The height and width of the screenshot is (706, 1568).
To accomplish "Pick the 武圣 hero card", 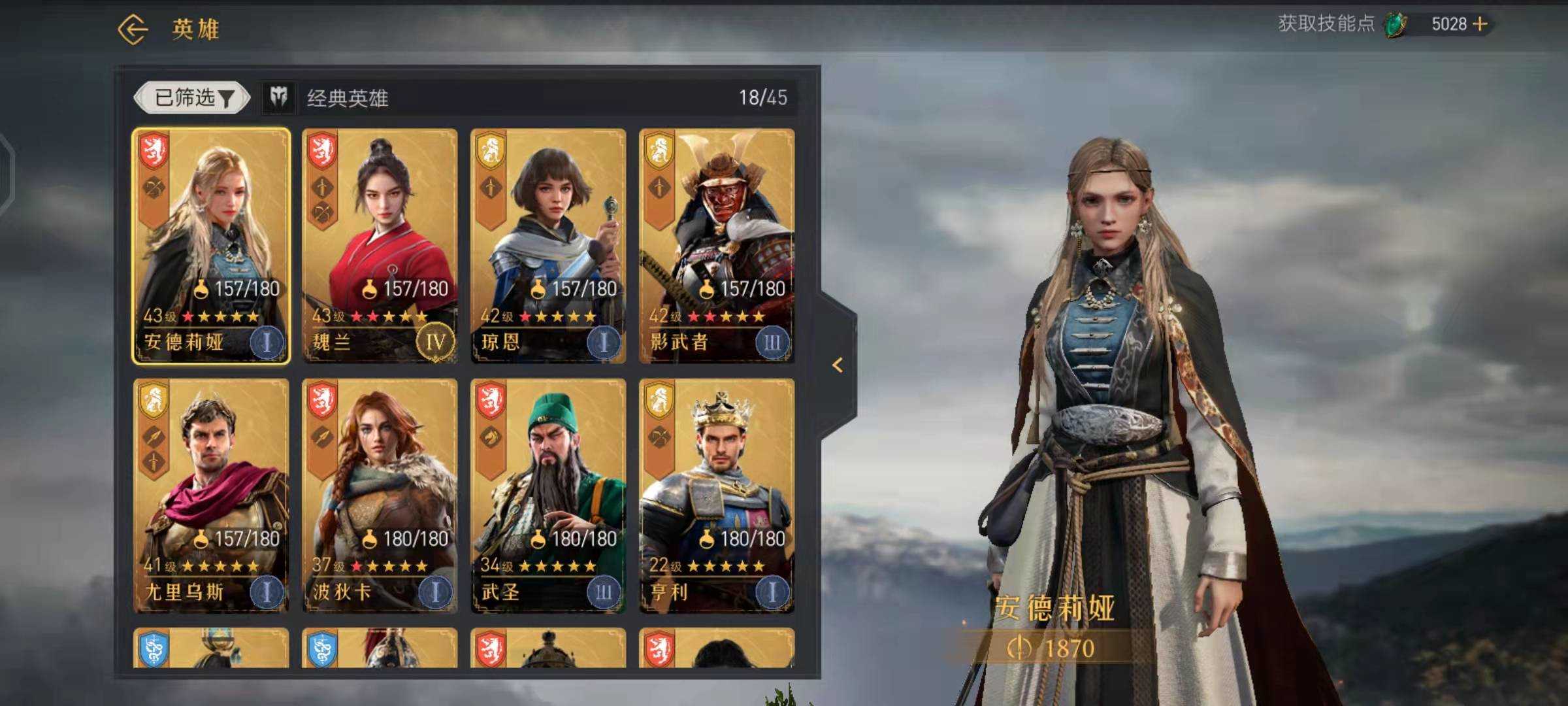I will click(x=548, y=495).
